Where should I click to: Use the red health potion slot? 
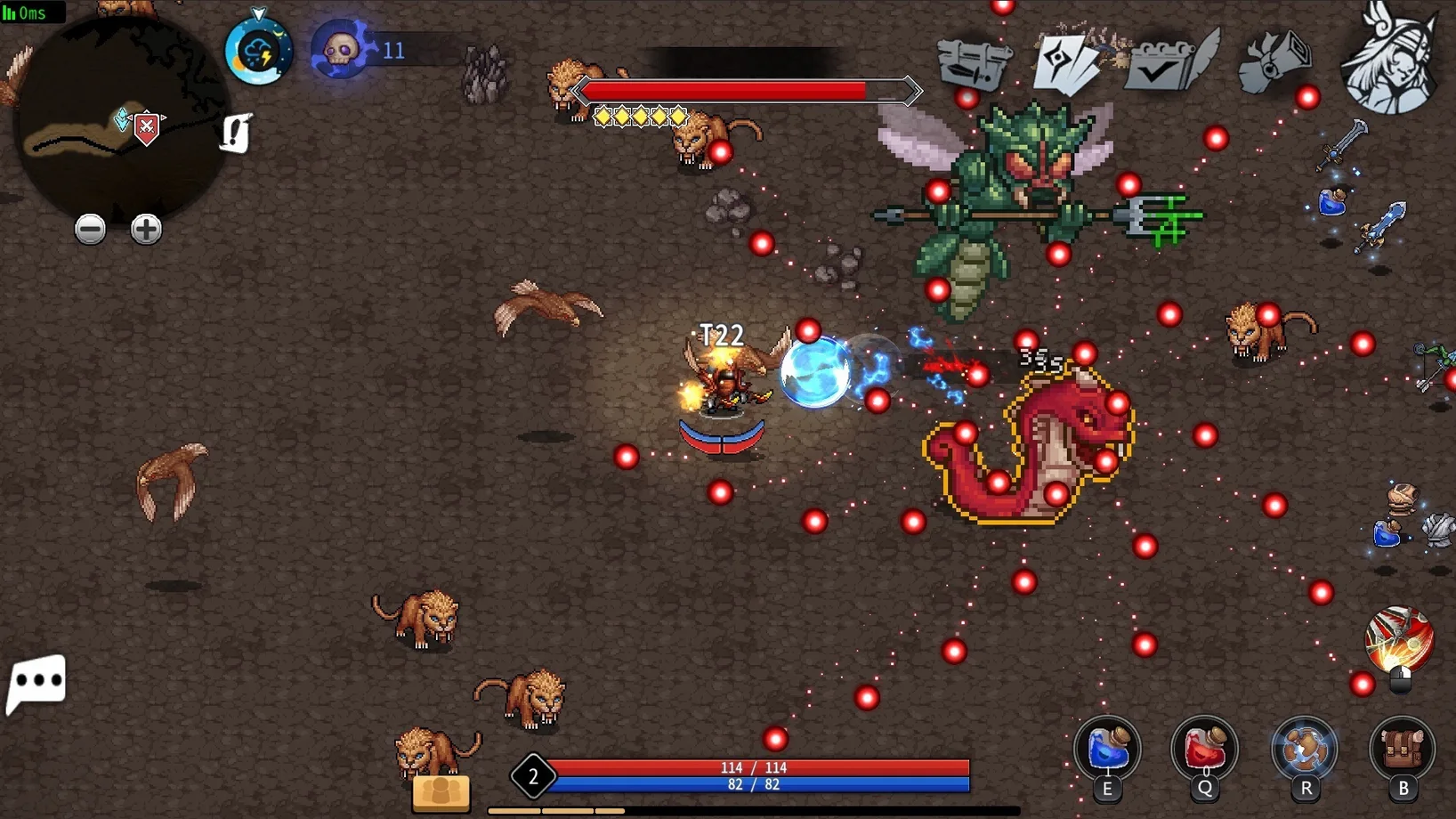click(1205, 750)
